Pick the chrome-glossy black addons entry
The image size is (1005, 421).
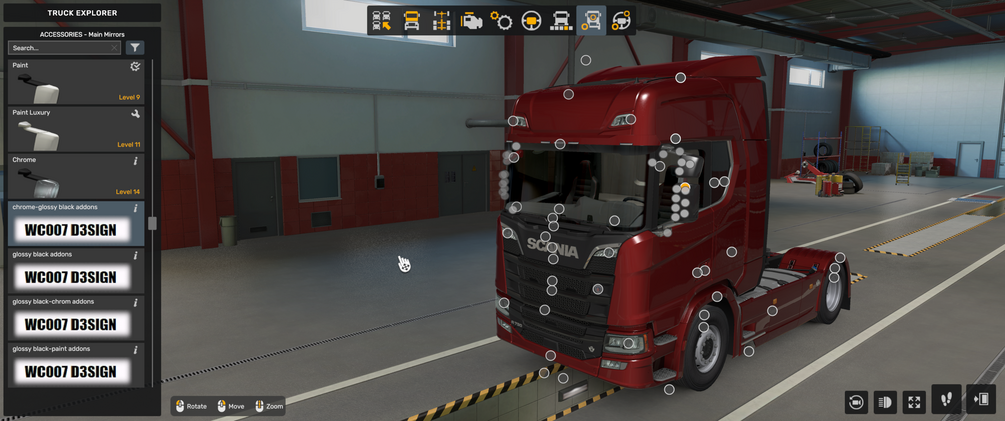[x=75, y=224]
